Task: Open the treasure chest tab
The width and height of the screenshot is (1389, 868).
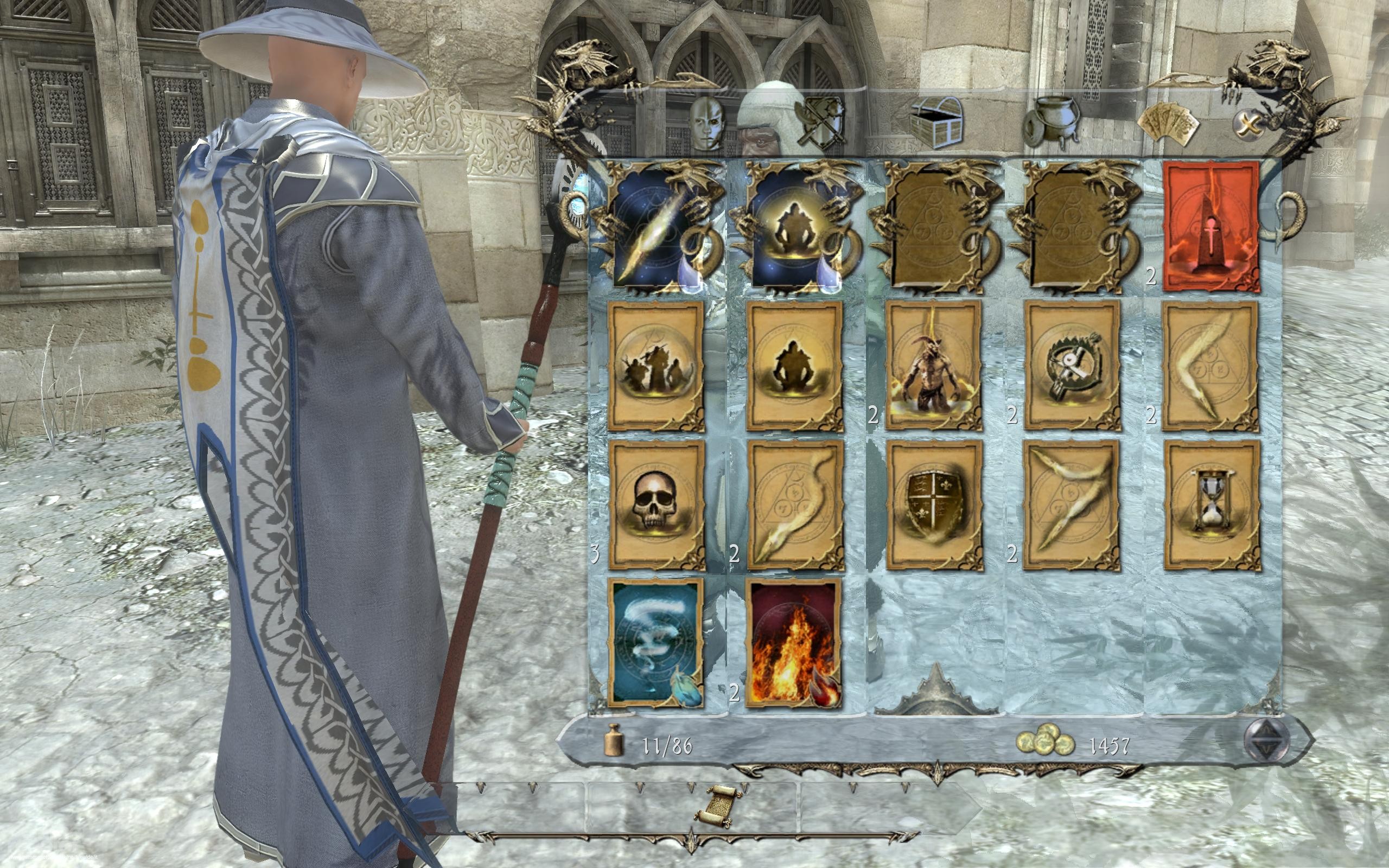Action: [x=936, y=122]
